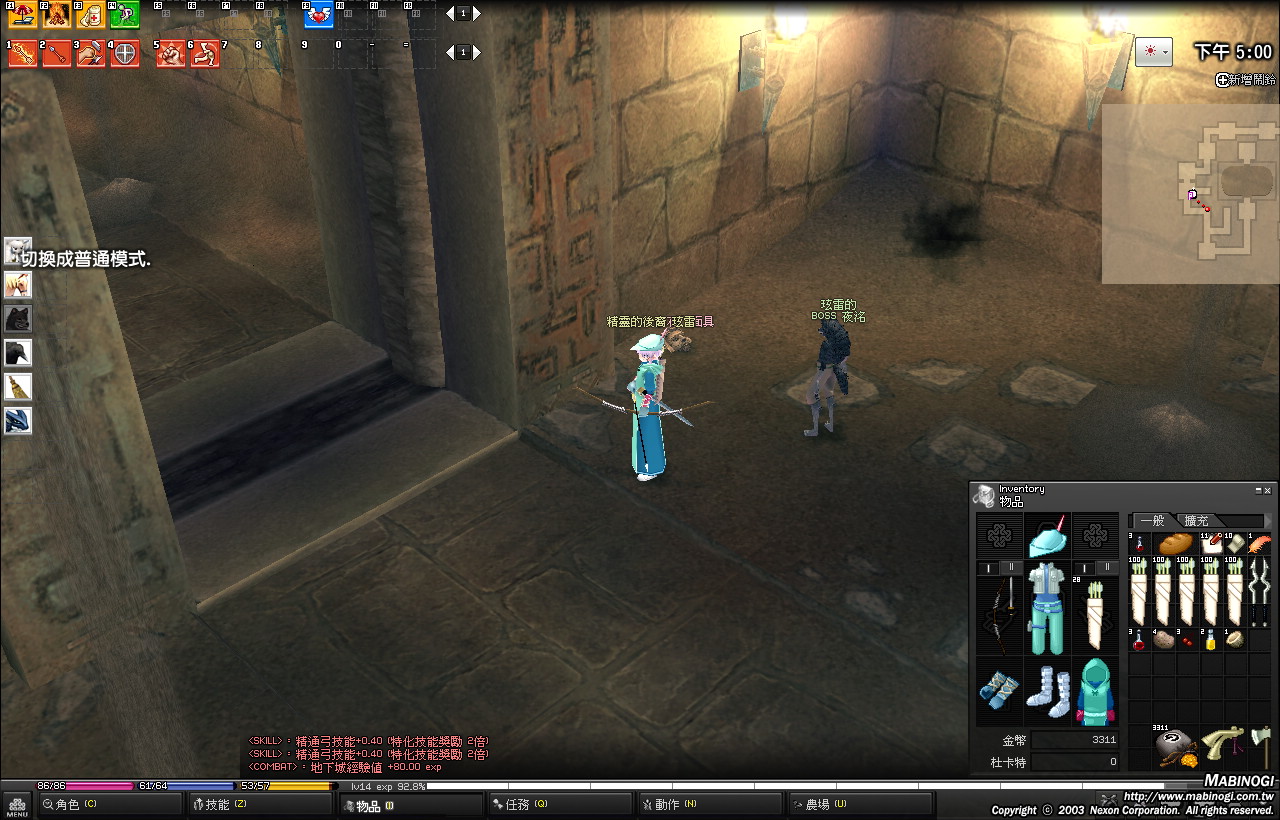Viewport: 1280px width, 820px height.
Task: Open the 農場 farm menu
Action: pos(857,804)
